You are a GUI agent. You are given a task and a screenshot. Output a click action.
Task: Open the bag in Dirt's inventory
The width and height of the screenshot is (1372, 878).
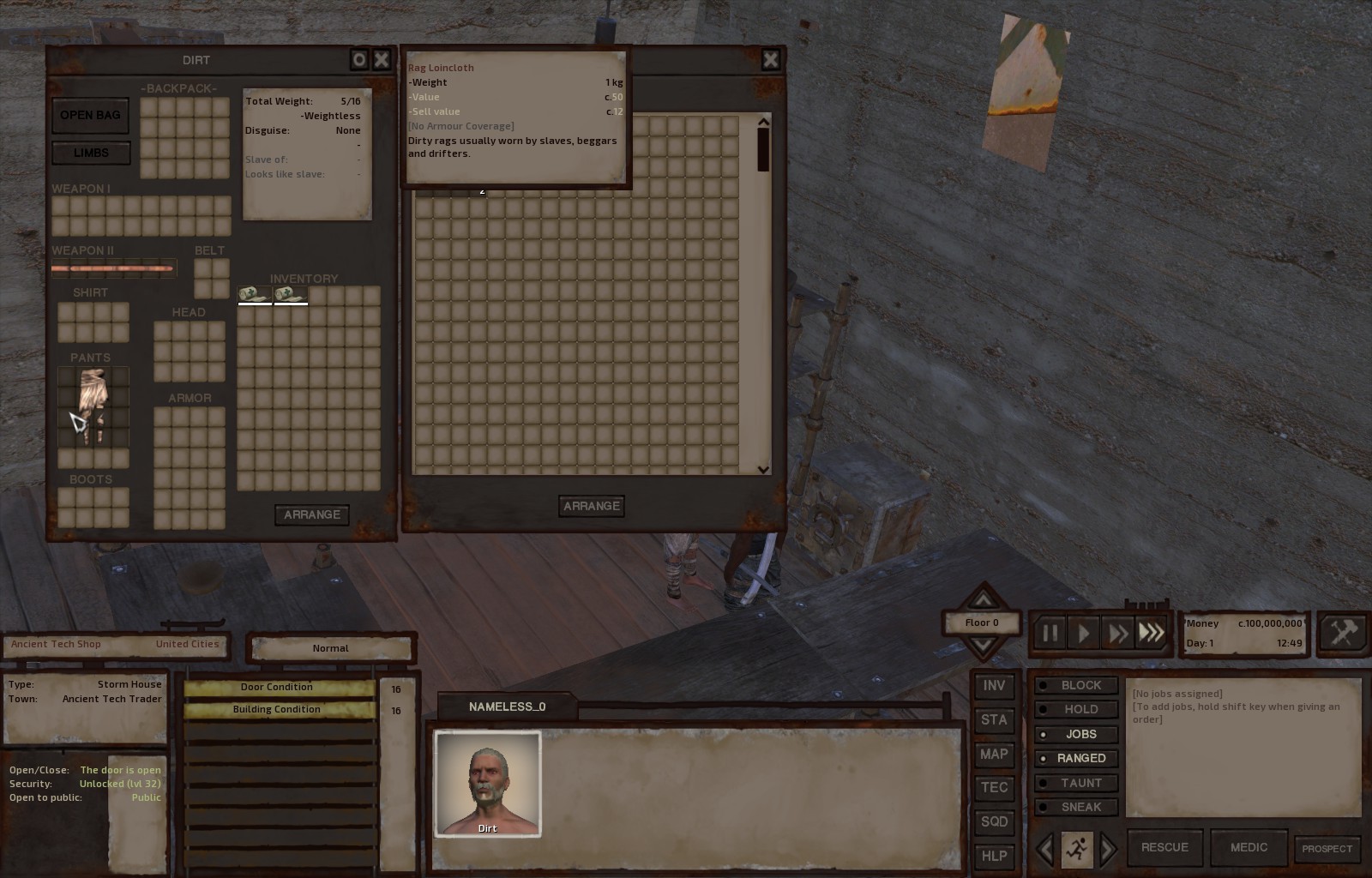[x=90, y=116]
